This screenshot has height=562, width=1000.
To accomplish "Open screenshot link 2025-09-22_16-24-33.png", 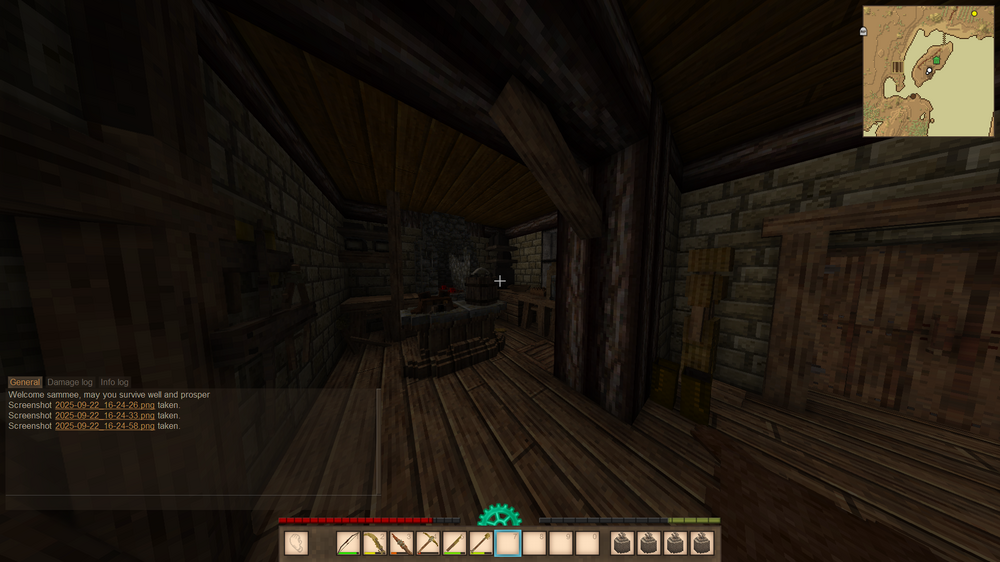I will [105, 415].
